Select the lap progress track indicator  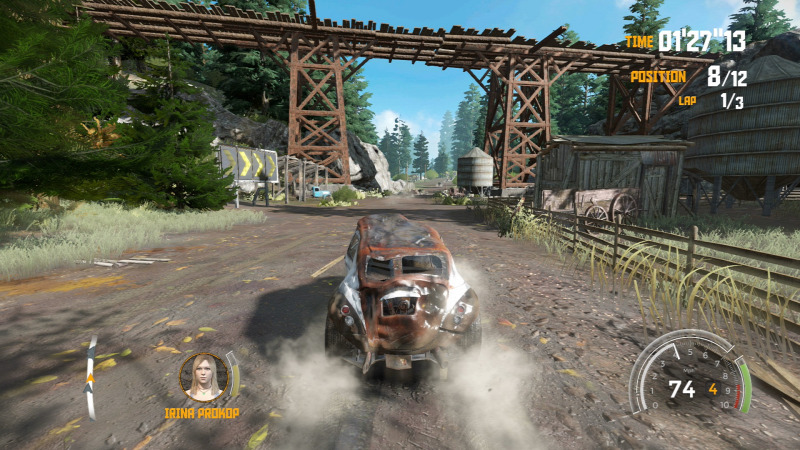tap(90, 377)
